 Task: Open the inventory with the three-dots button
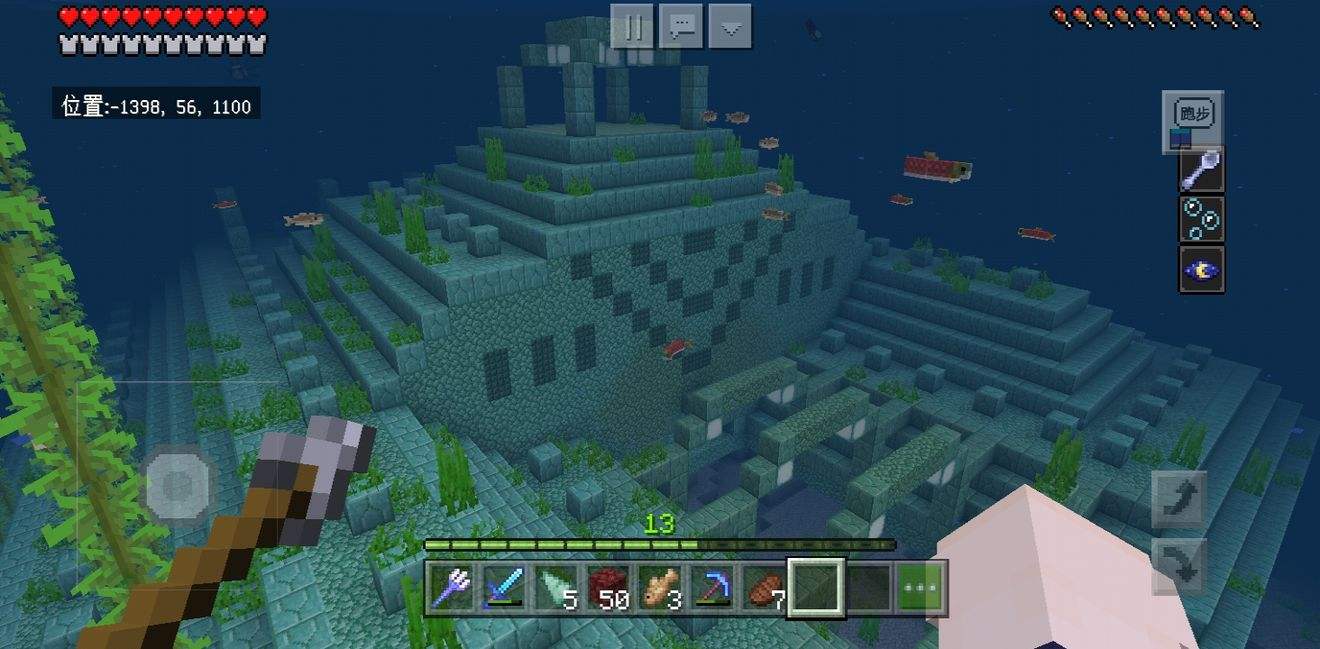pyautogui.click(x=920, y=588)
